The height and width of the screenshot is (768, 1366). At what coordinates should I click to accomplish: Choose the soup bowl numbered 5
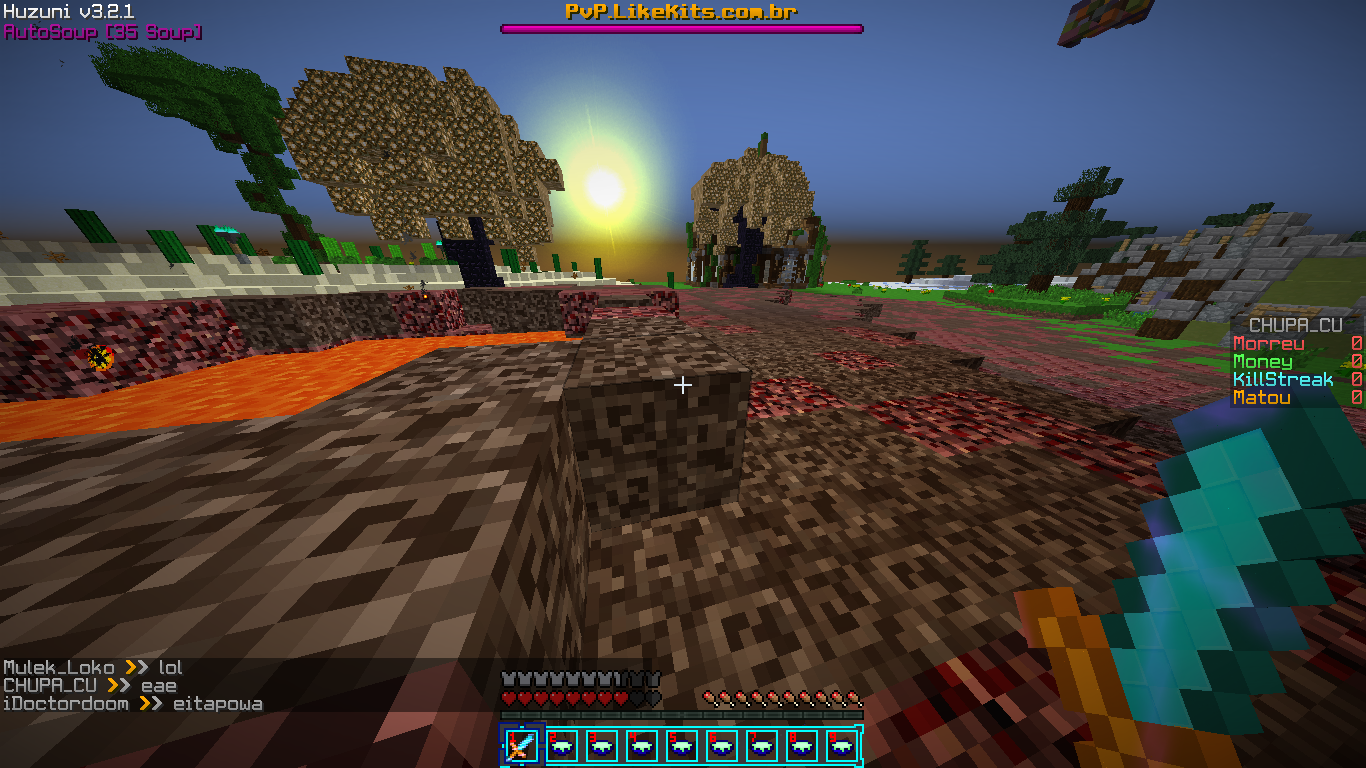click(x=682, y=745)
